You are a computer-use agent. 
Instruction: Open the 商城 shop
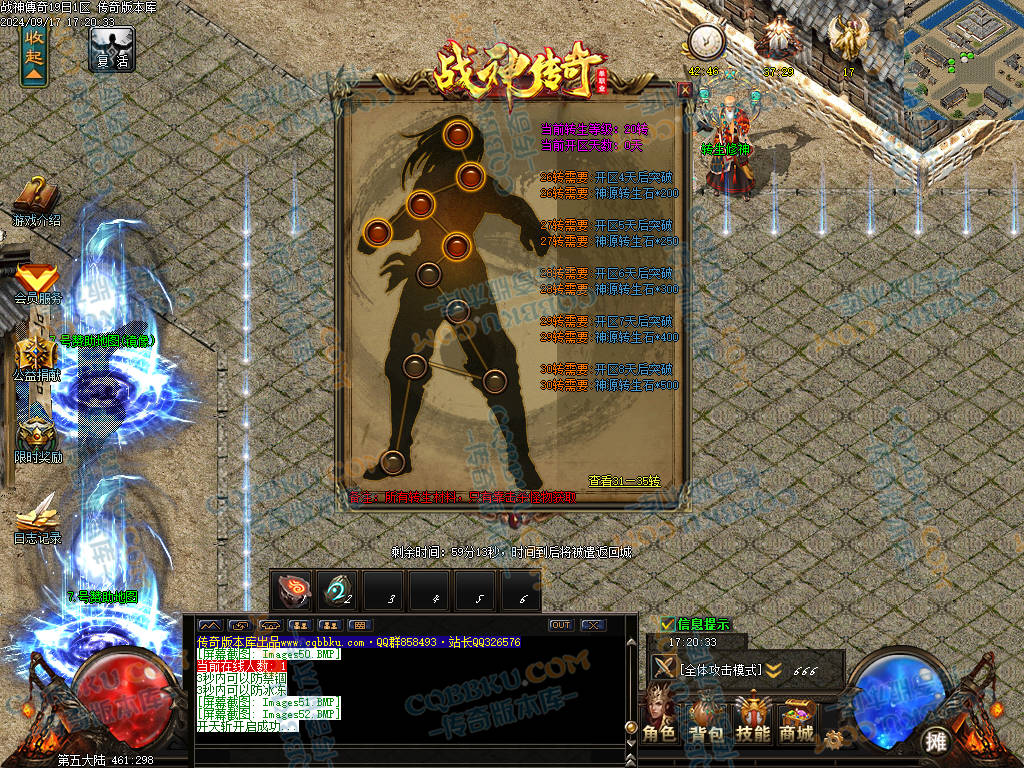pos(797,718)
